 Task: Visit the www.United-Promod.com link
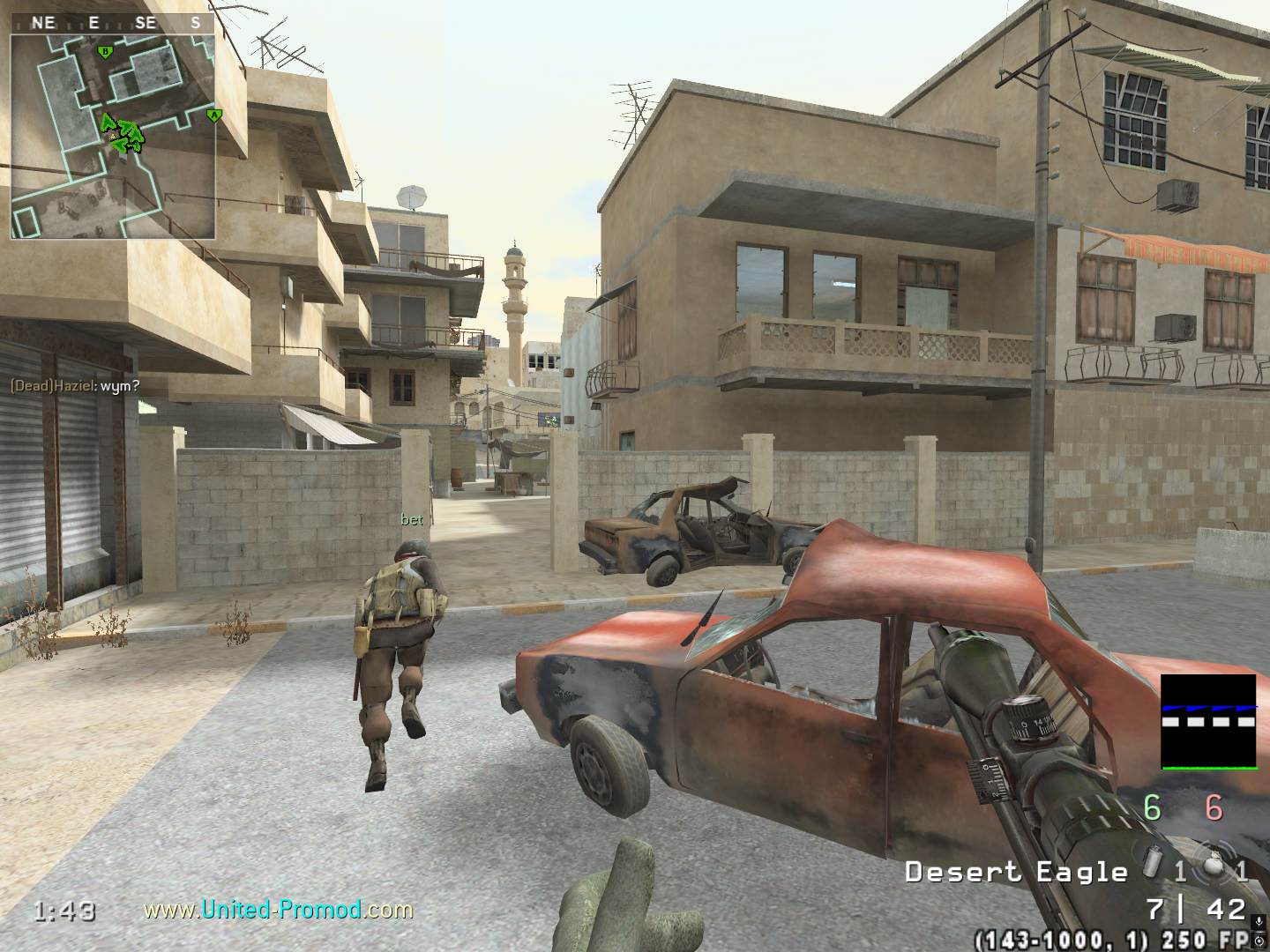coord(278,909)
